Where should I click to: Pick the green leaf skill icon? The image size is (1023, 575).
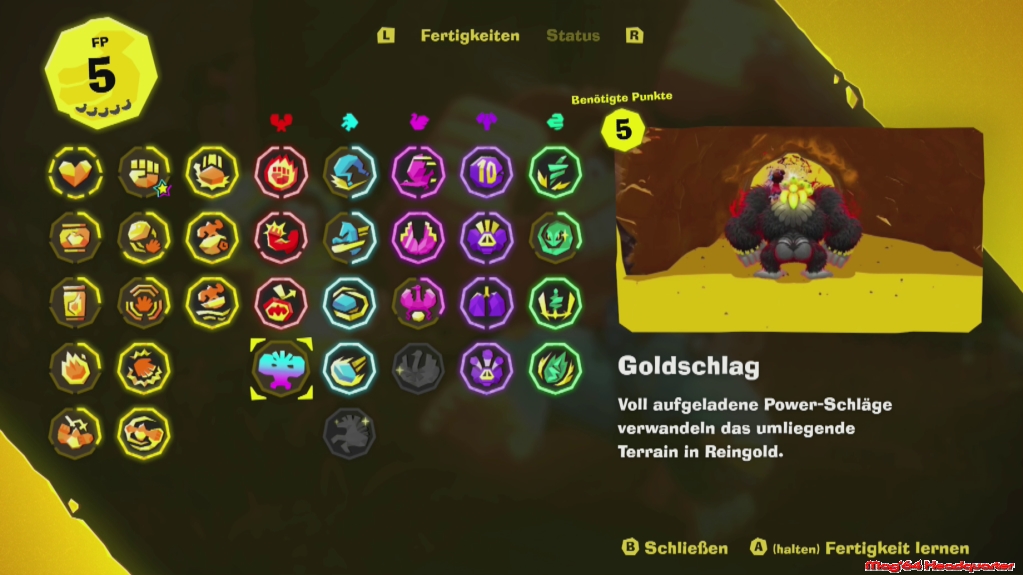click(555, 368)
